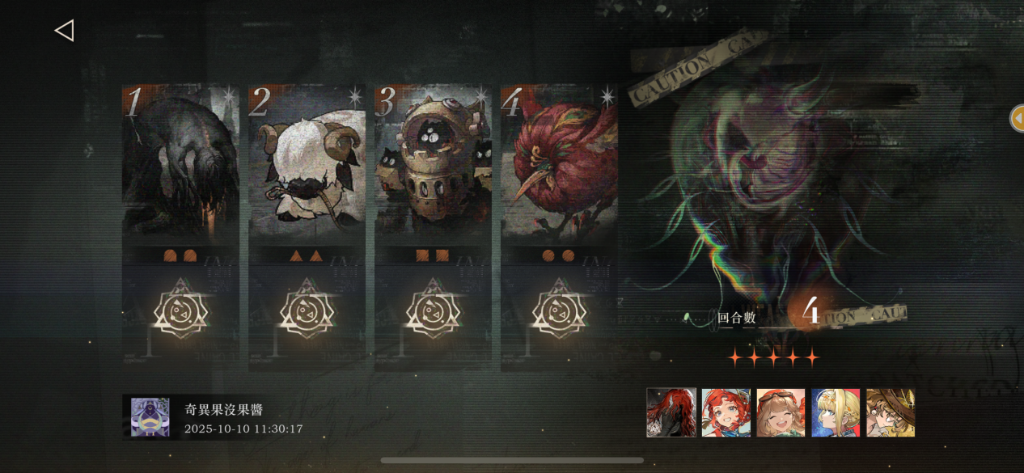This screenshot has width=1024, height=473.
Task: View the player avatar beside 奇異果沒果醬
Action: click(150, 416)
